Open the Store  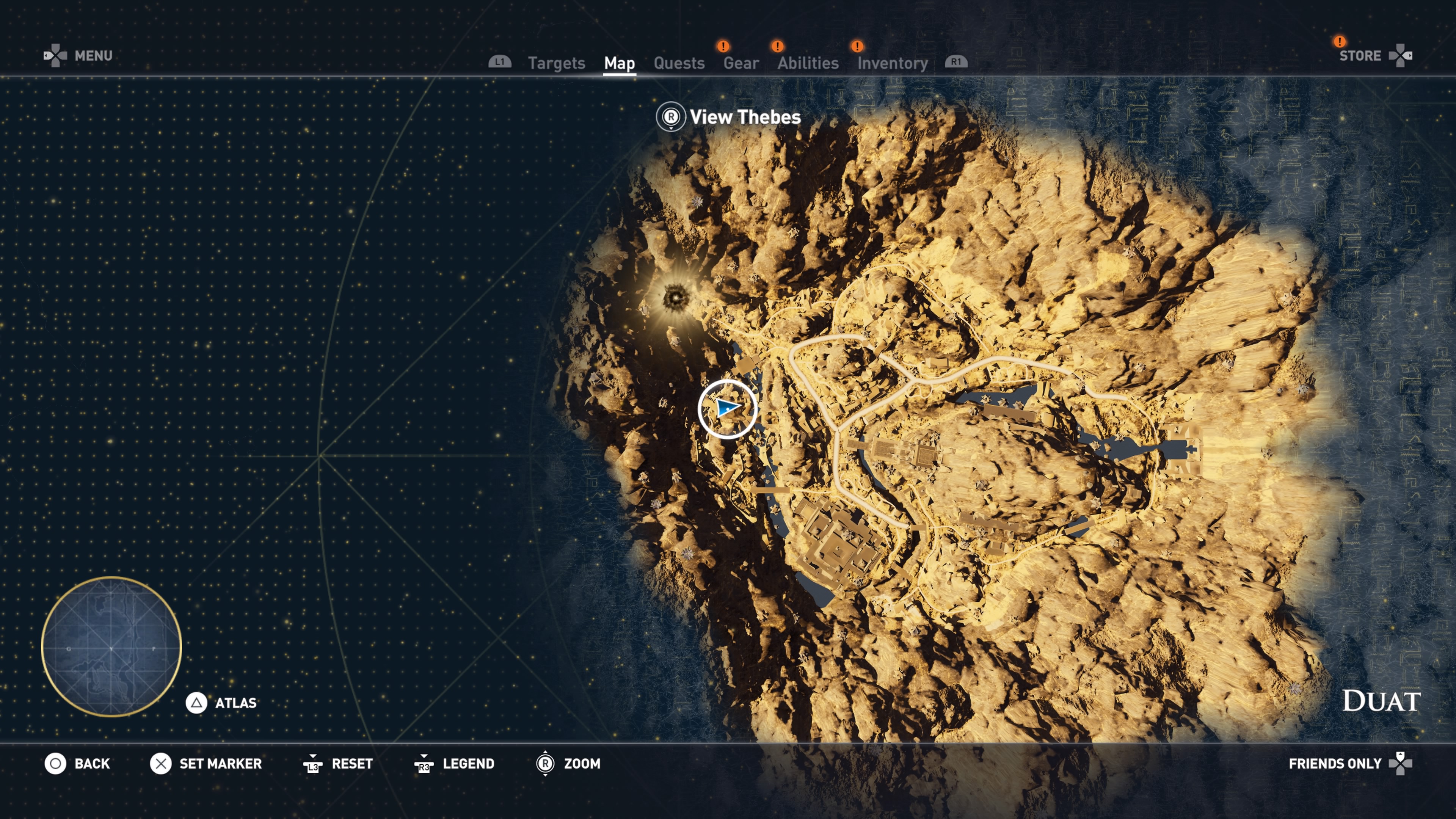click(1374, 55)
